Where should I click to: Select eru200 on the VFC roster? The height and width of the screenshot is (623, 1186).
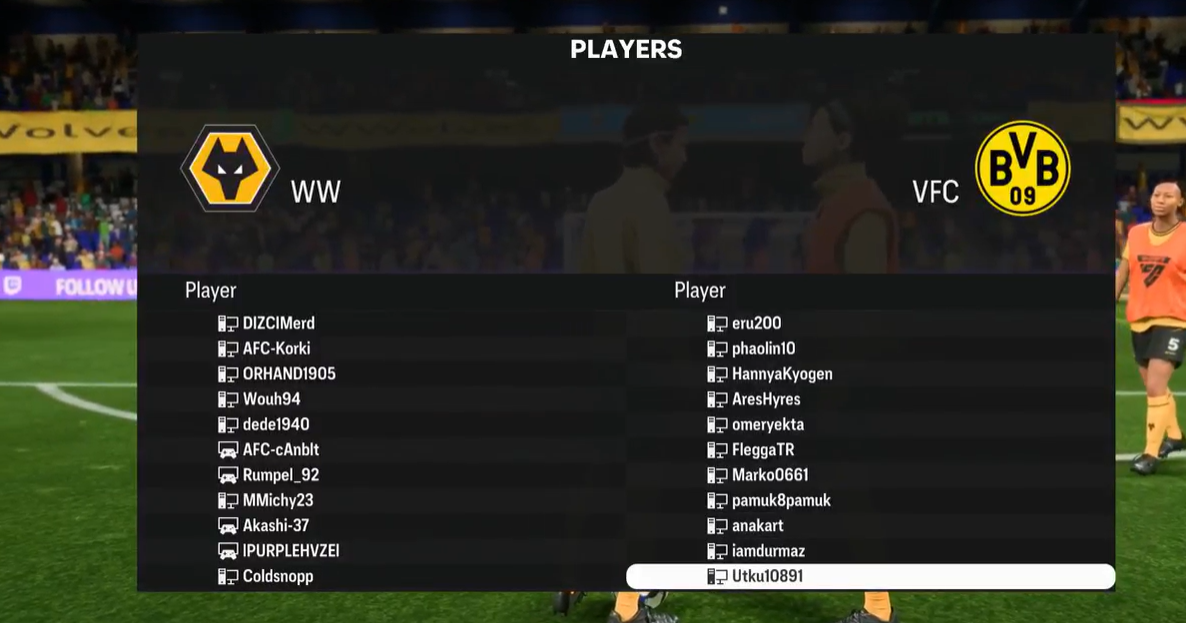[756, 323]
